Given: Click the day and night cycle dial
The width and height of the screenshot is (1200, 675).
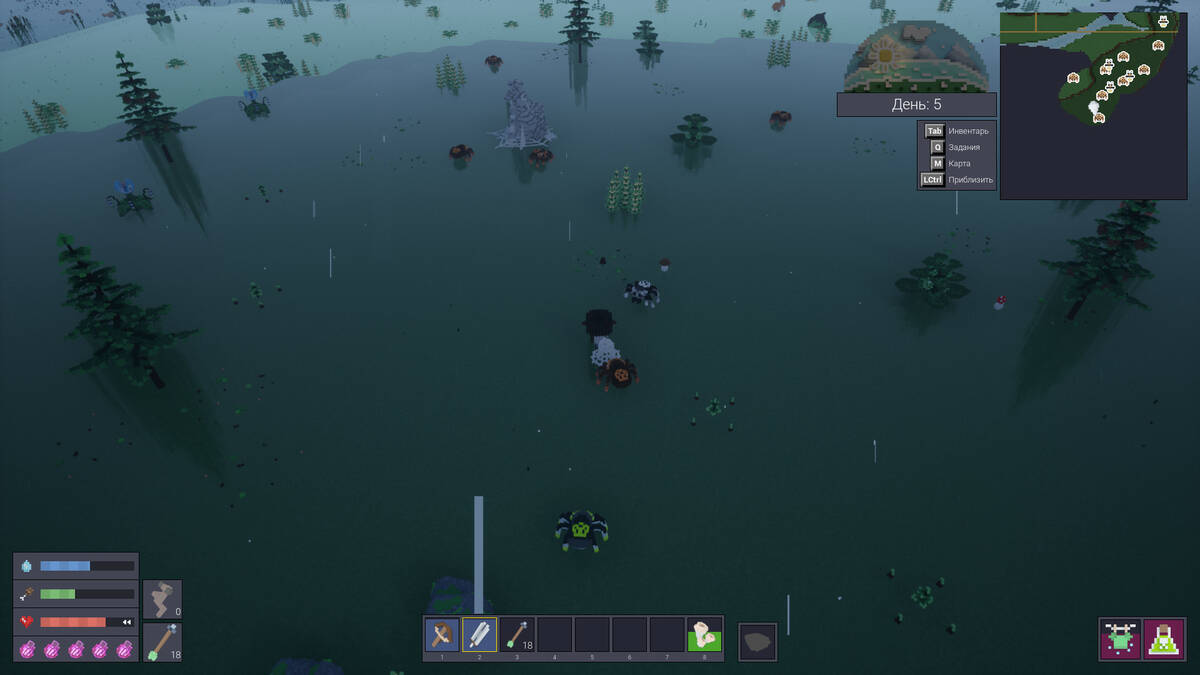Looking at the screenshot, I should point(916,58).
